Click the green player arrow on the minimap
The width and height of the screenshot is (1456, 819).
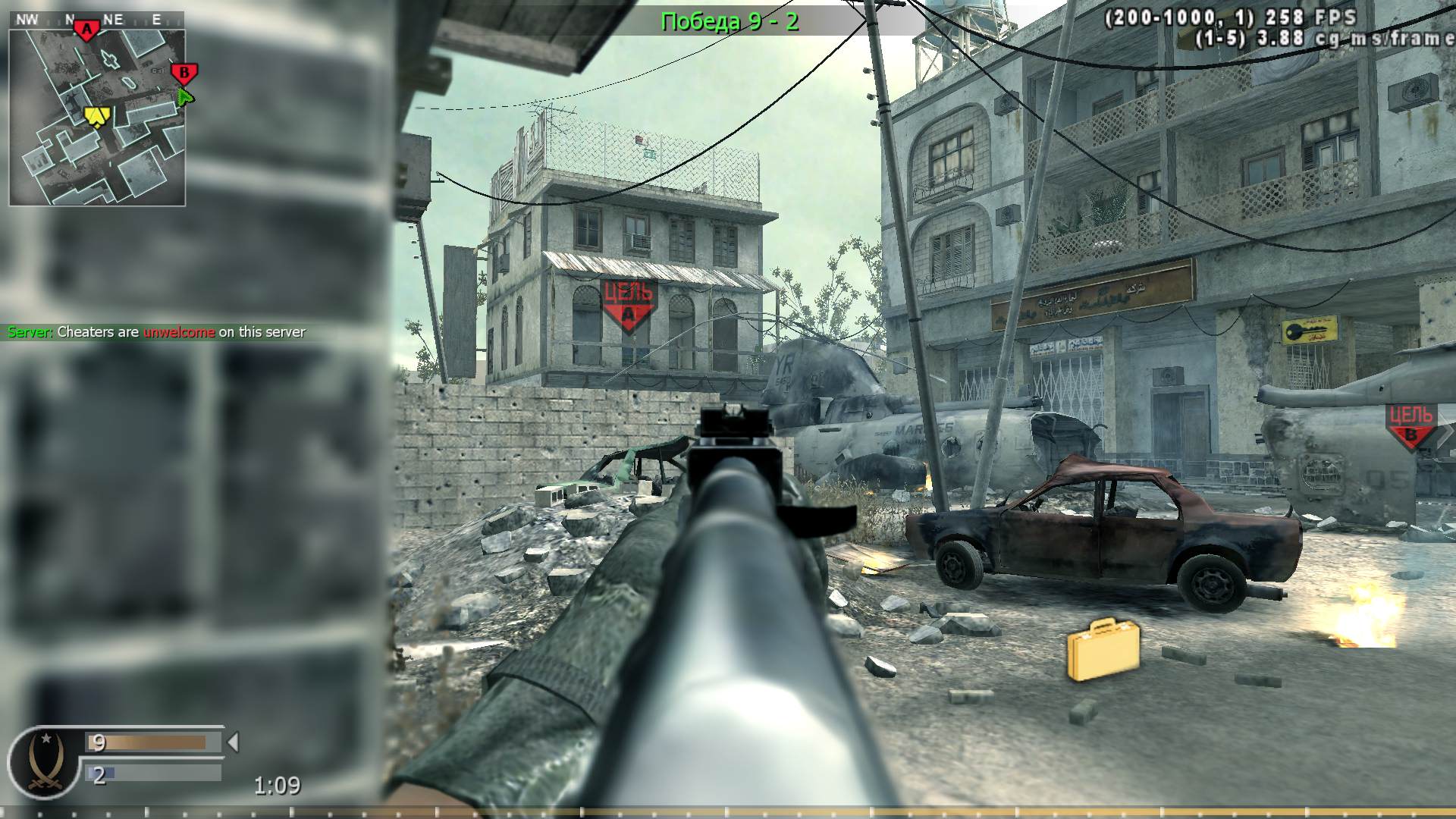(184, 98)
